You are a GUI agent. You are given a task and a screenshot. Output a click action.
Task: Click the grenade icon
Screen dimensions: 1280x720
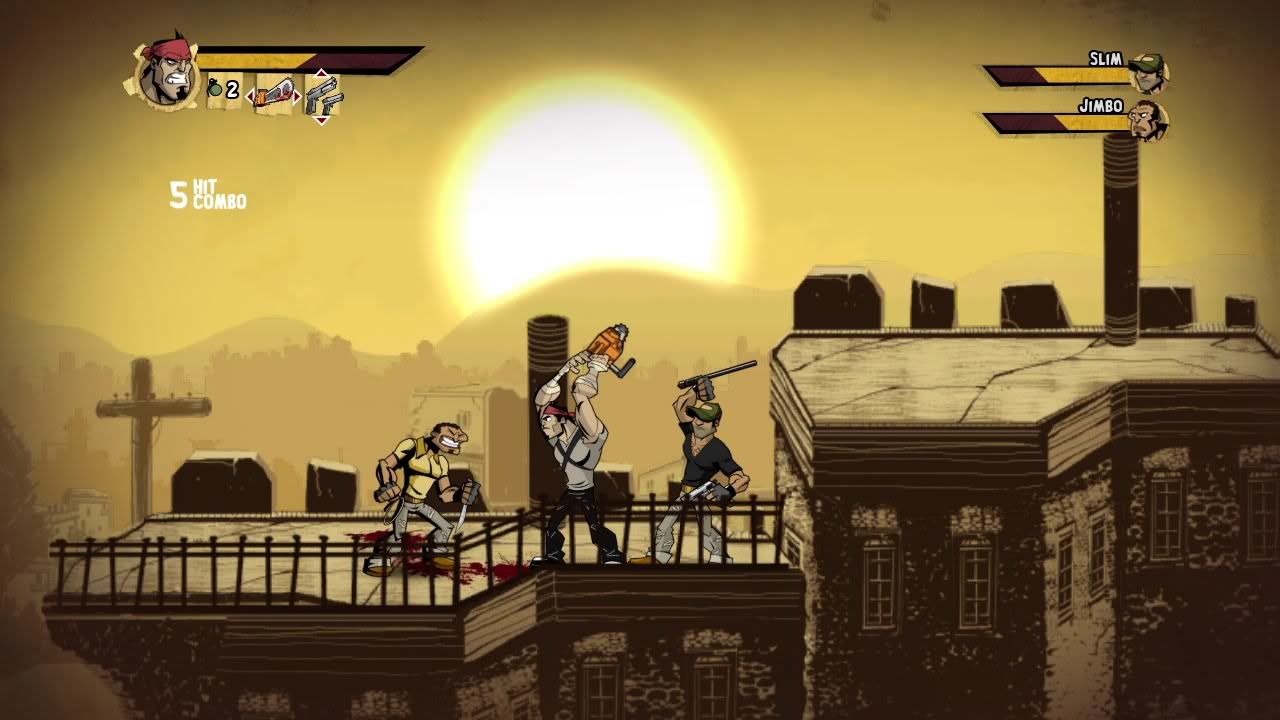click(x=215, y=90)
